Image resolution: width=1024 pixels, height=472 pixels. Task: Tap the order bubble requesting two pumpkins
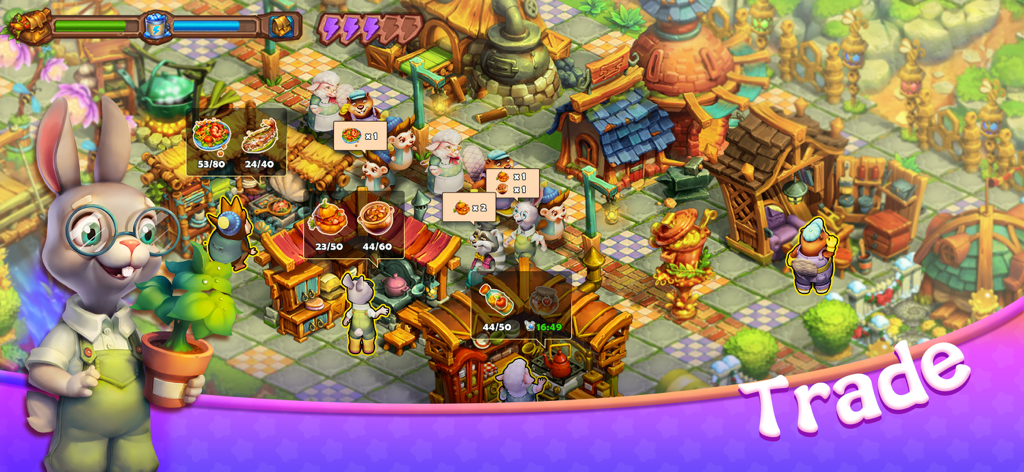coord(469,208)
